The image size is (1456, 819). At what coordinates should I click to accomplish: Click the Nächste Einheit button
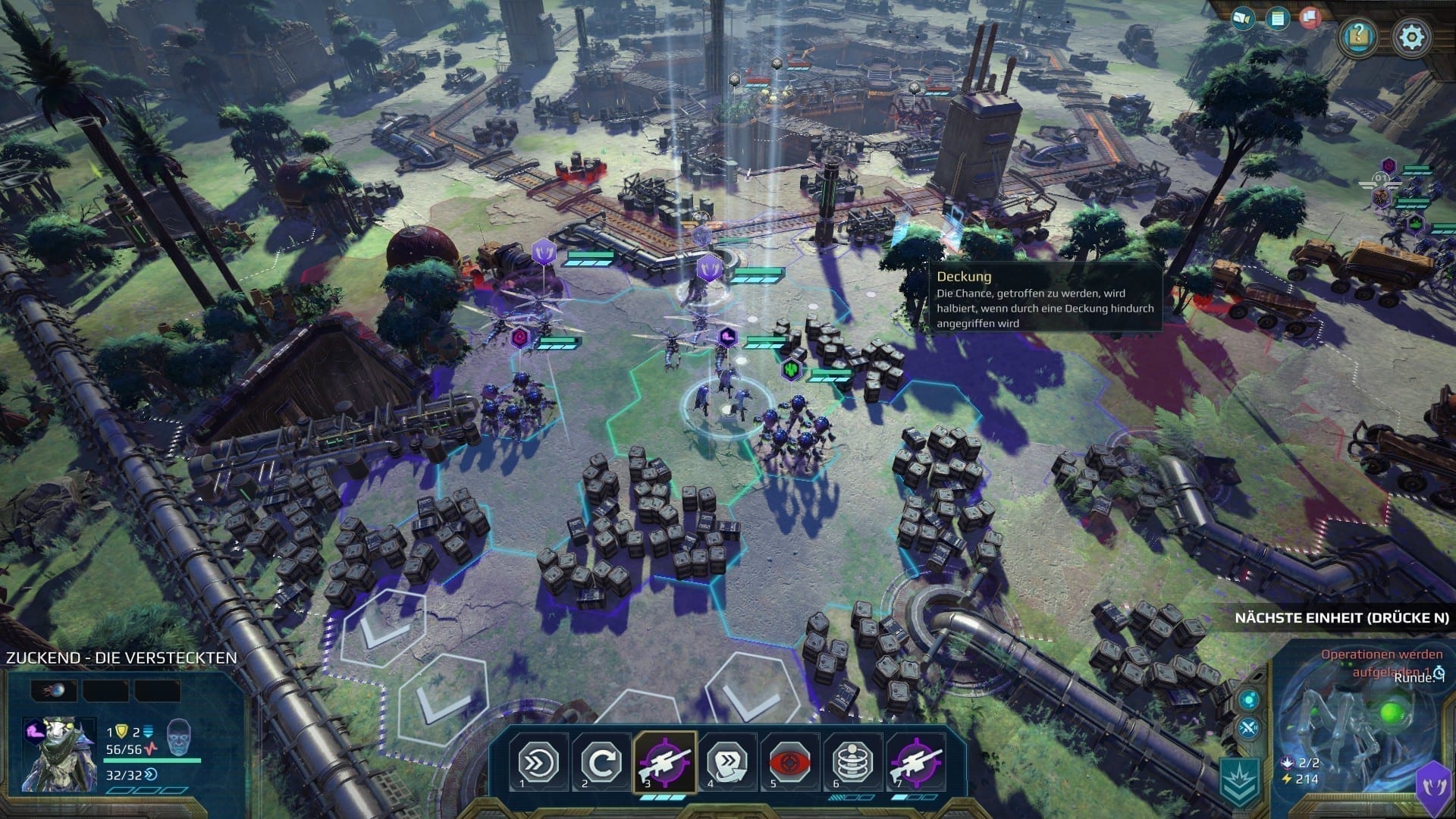click(1341, 618)
